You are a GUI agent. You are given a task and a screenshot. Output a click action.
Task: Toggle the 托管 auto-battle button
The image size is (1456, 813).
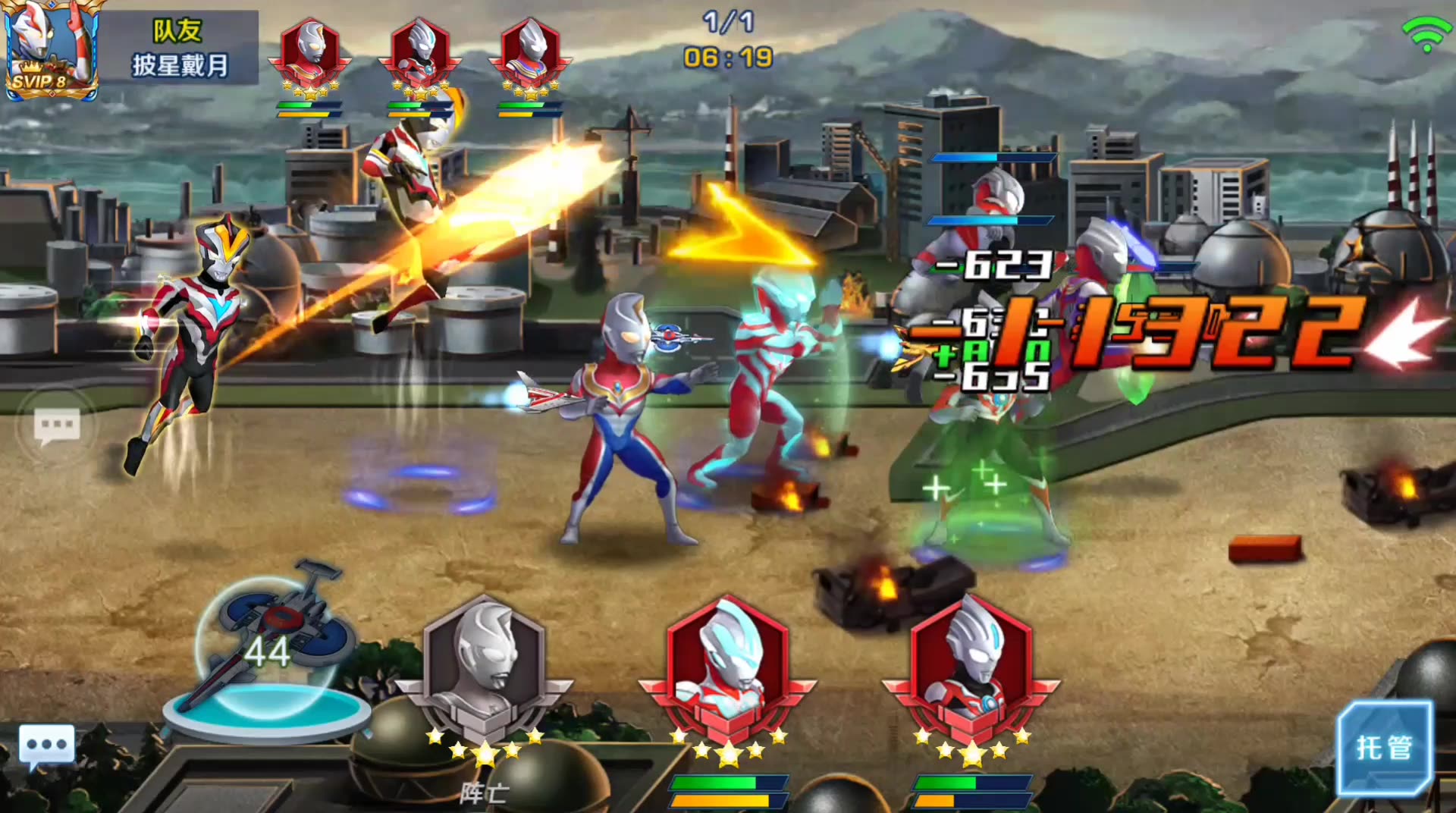click(x=1385, y=748)
